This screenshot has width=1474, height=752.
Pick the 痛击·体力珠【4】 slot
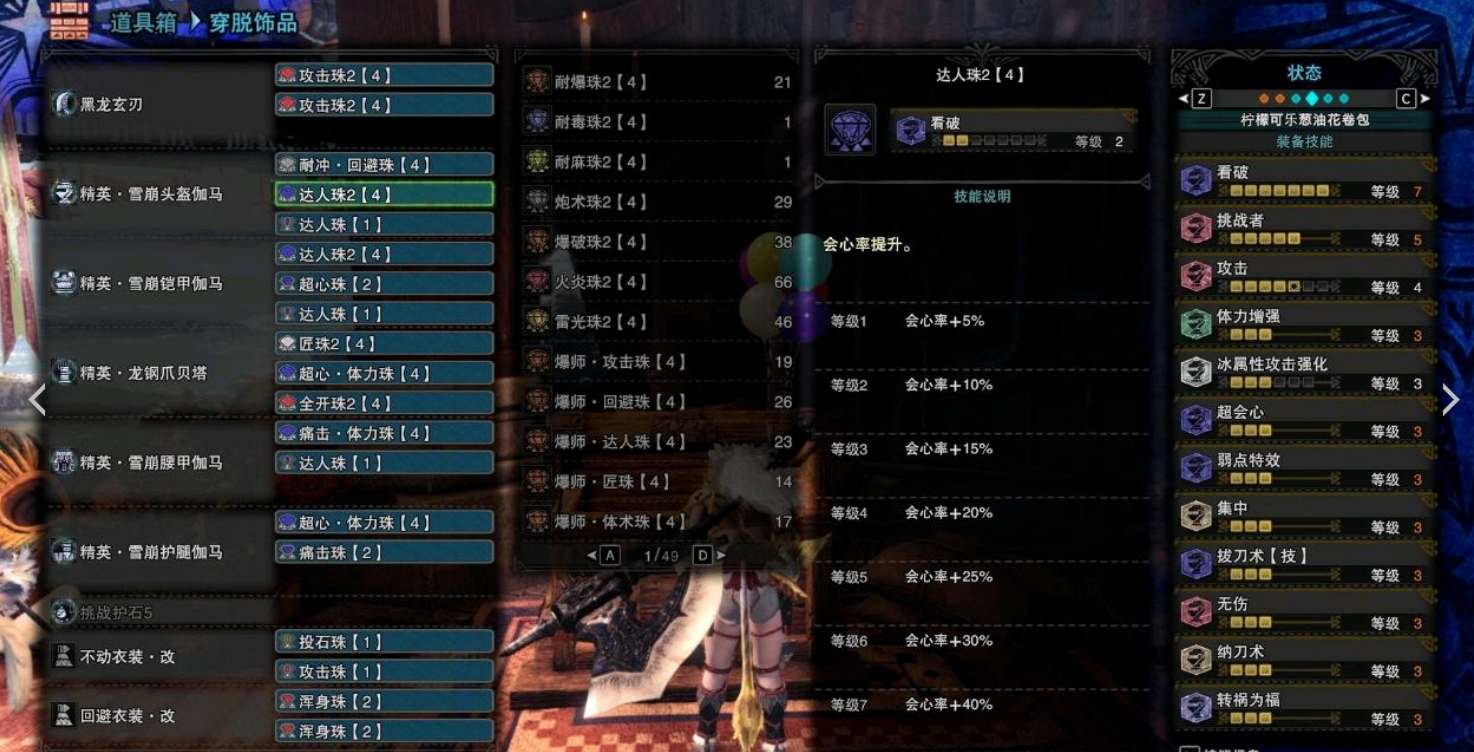pos(384,433)
